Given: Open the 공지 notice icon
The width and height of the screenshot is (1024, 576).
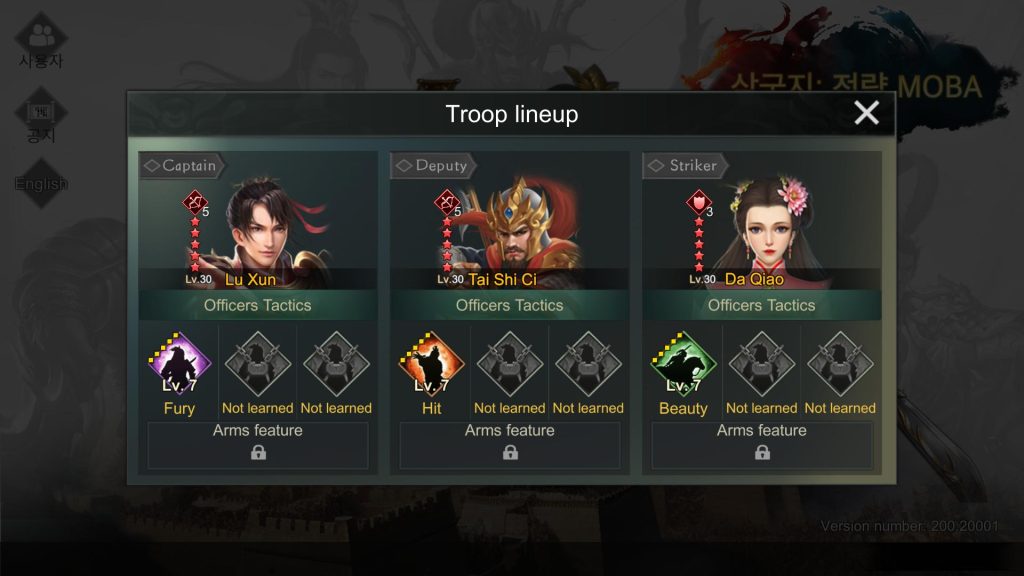Looking at the screenshot, I should pyautogui.click(x=41, y=117).
